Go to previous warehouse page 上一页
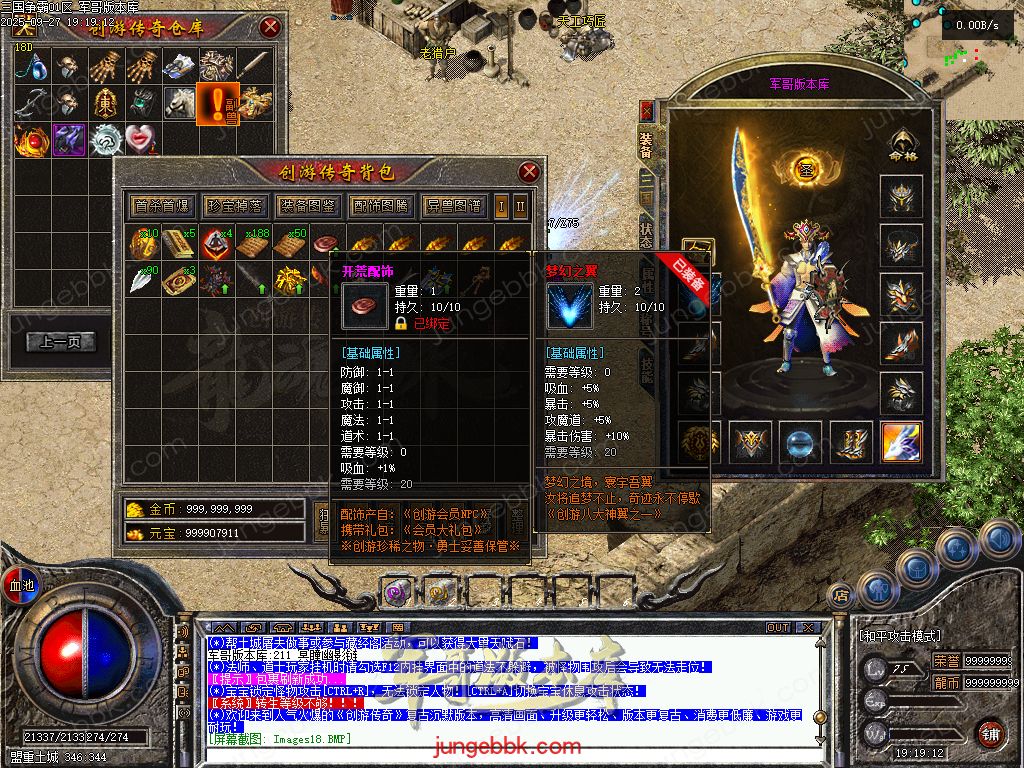This screenshot has width=1024, height=768. click(61, 342)
